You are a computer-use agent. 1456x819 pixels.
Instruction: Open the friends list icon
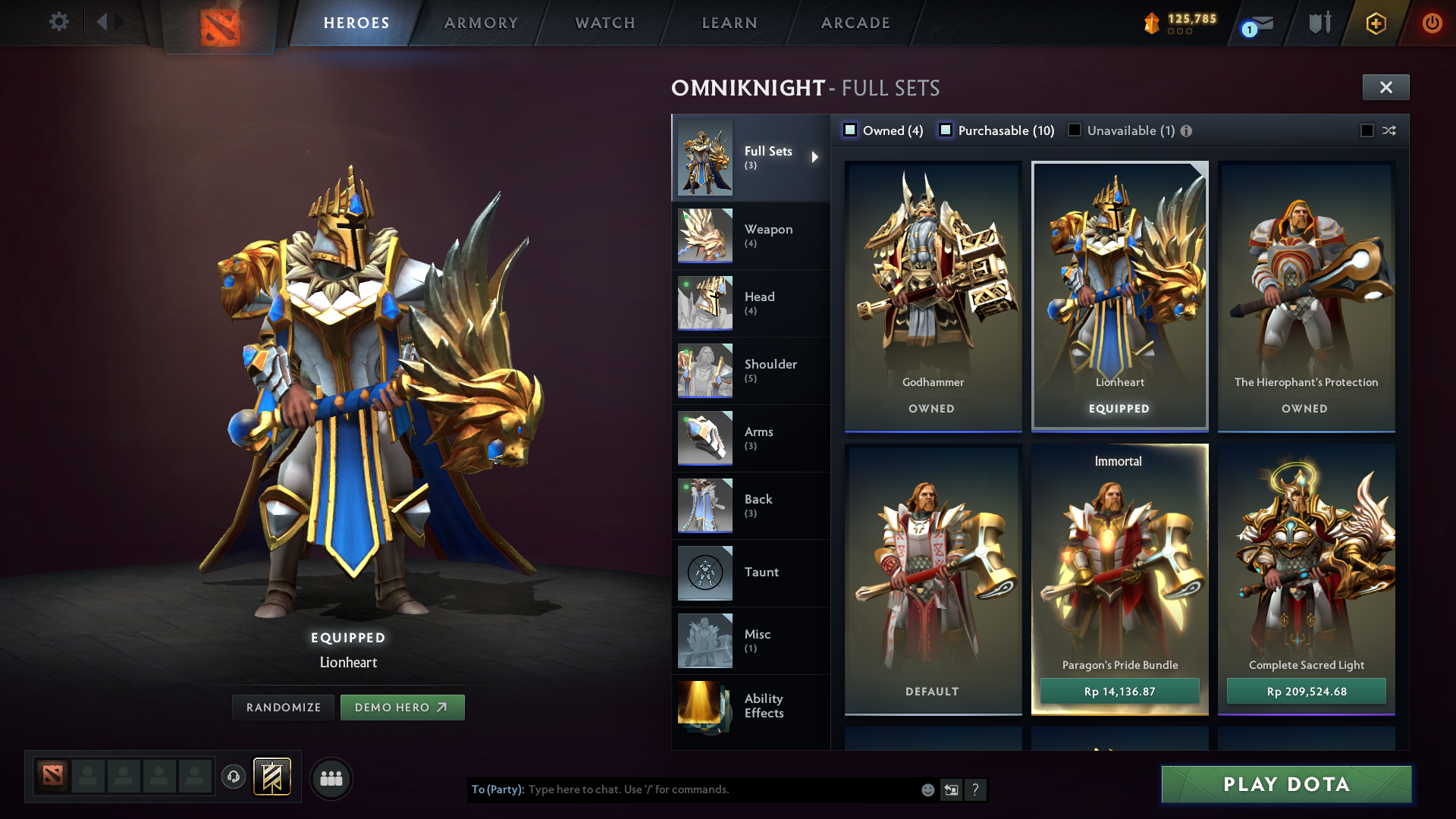coord(331,777)
